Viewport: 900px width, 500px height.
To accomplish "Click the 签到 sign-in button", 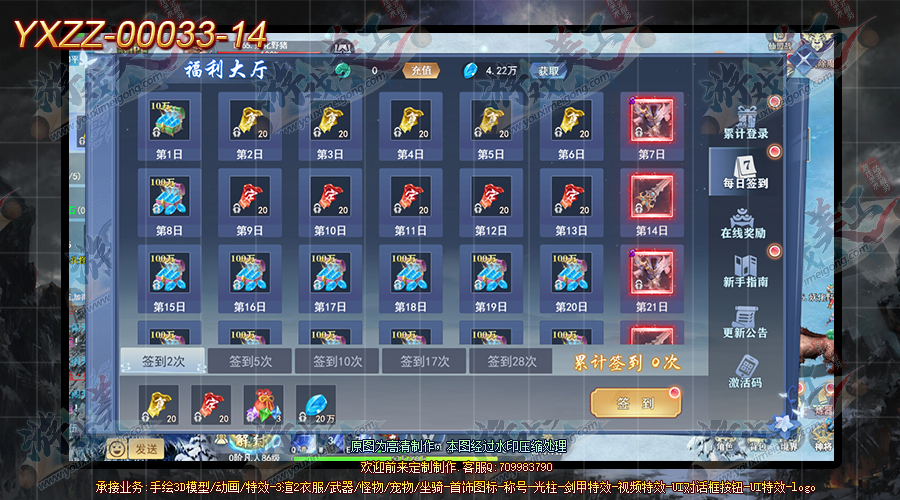I will pos(635,404).
